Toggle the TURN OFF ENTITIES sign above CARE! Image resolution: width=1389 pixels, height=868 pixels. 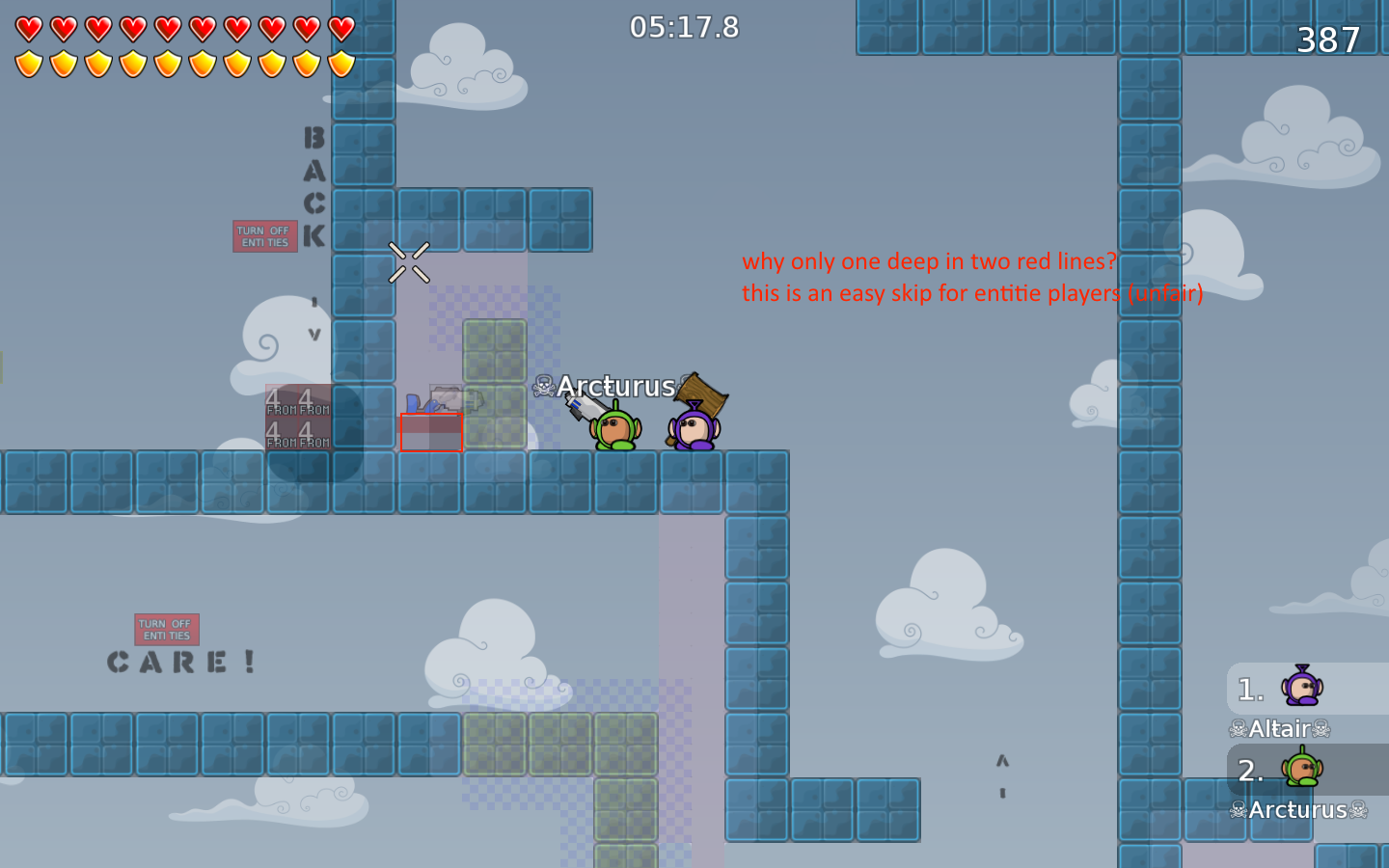click(x=166, y=629)
